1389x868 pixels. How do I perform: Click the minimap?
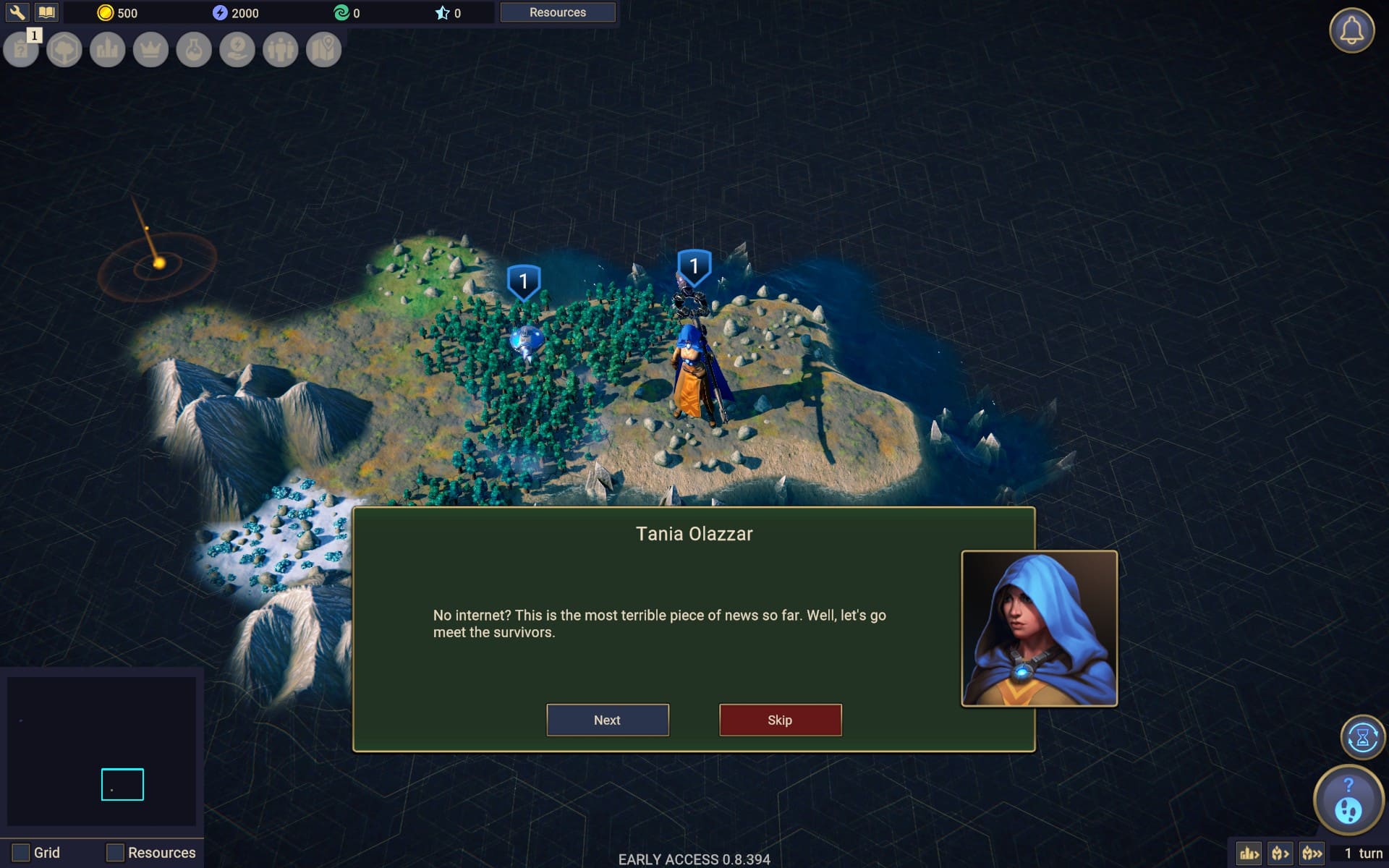click(101, 751)
